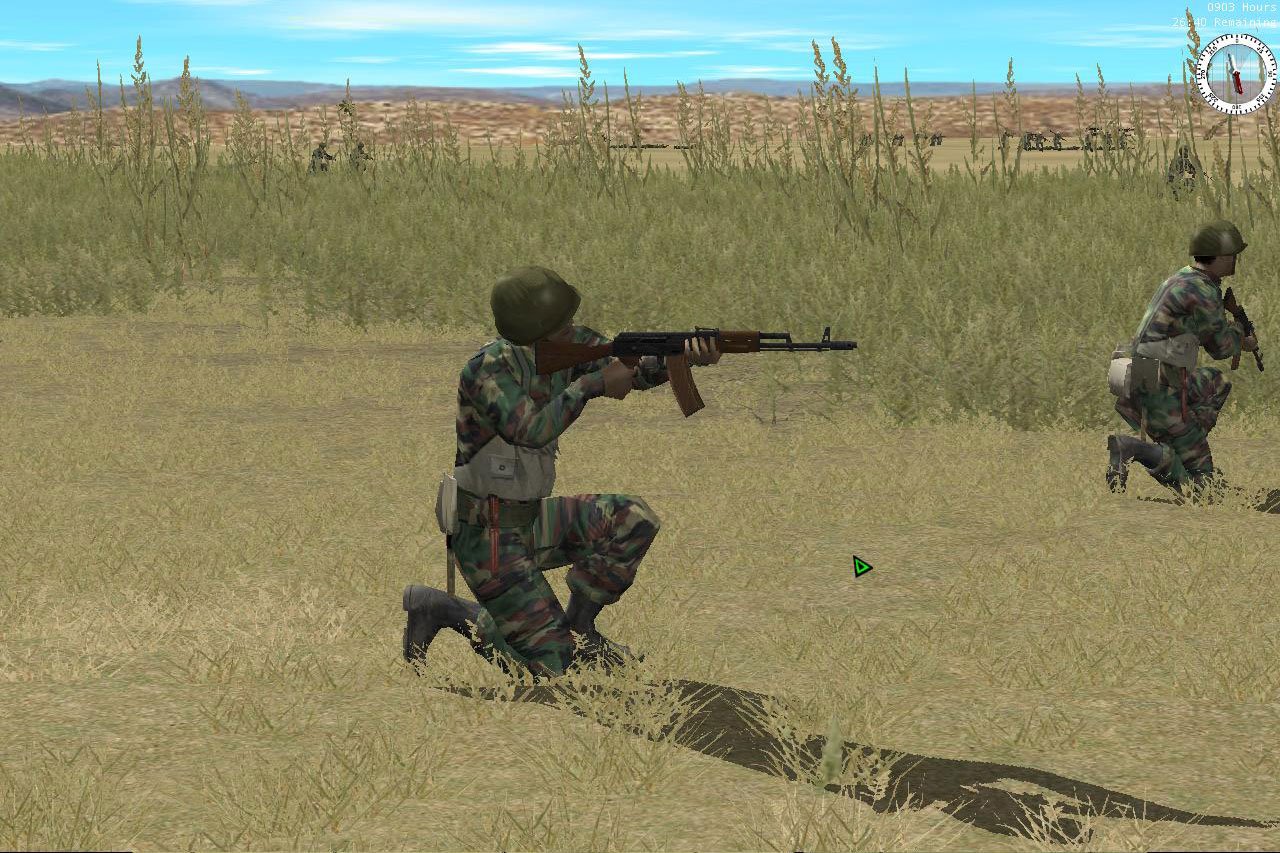Click the 270 marking on the compass

point(1203,75)
